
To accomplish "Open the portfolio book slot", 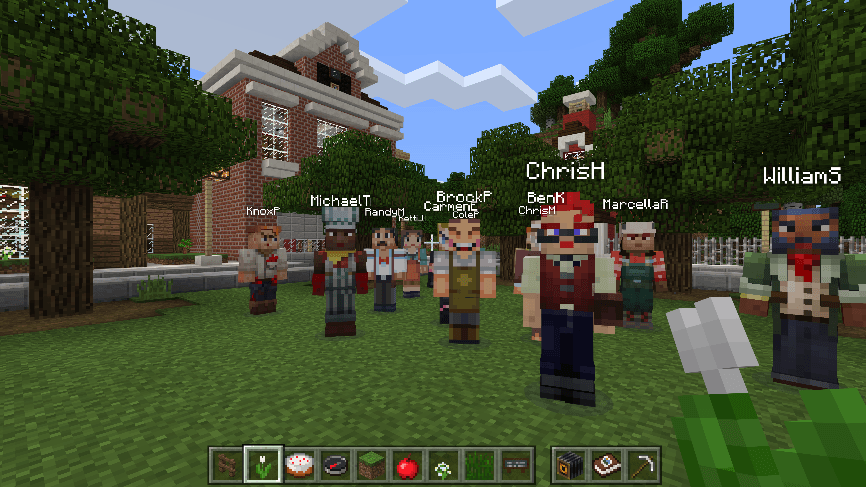I will tap(605, 464).
